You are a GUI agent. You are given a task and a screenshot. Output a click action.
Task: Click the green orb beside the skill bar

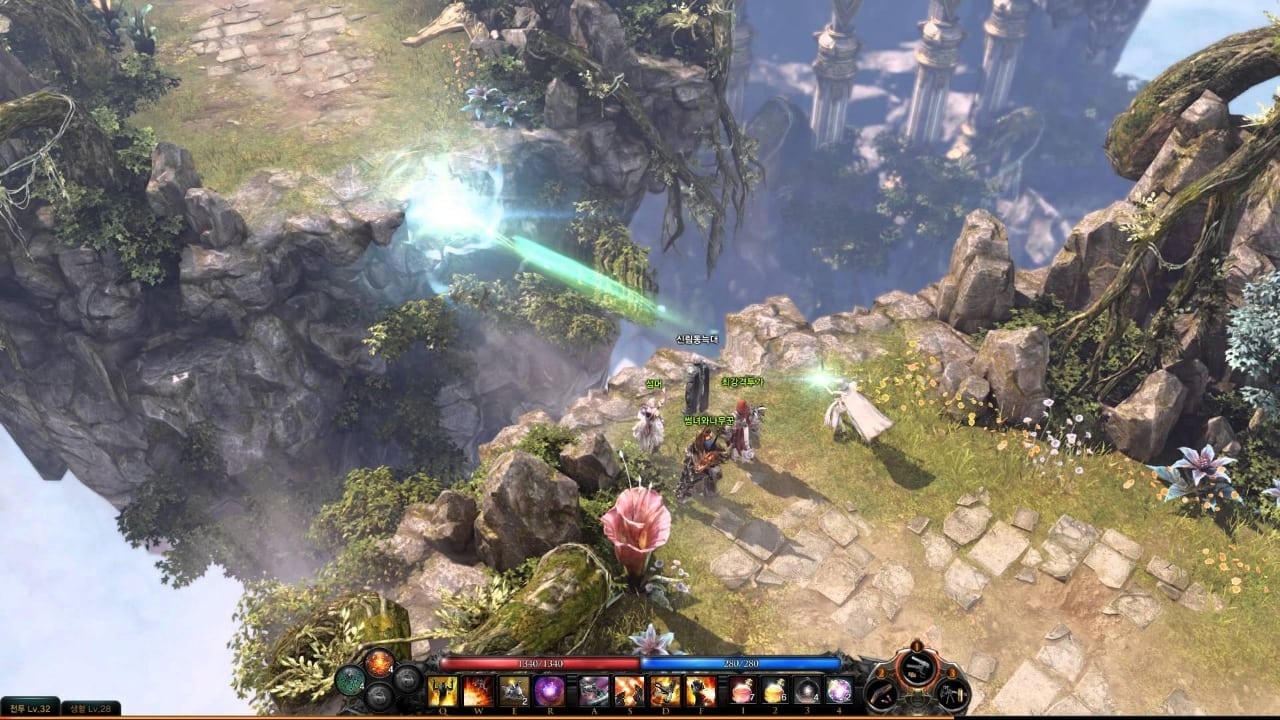[349, 680]
